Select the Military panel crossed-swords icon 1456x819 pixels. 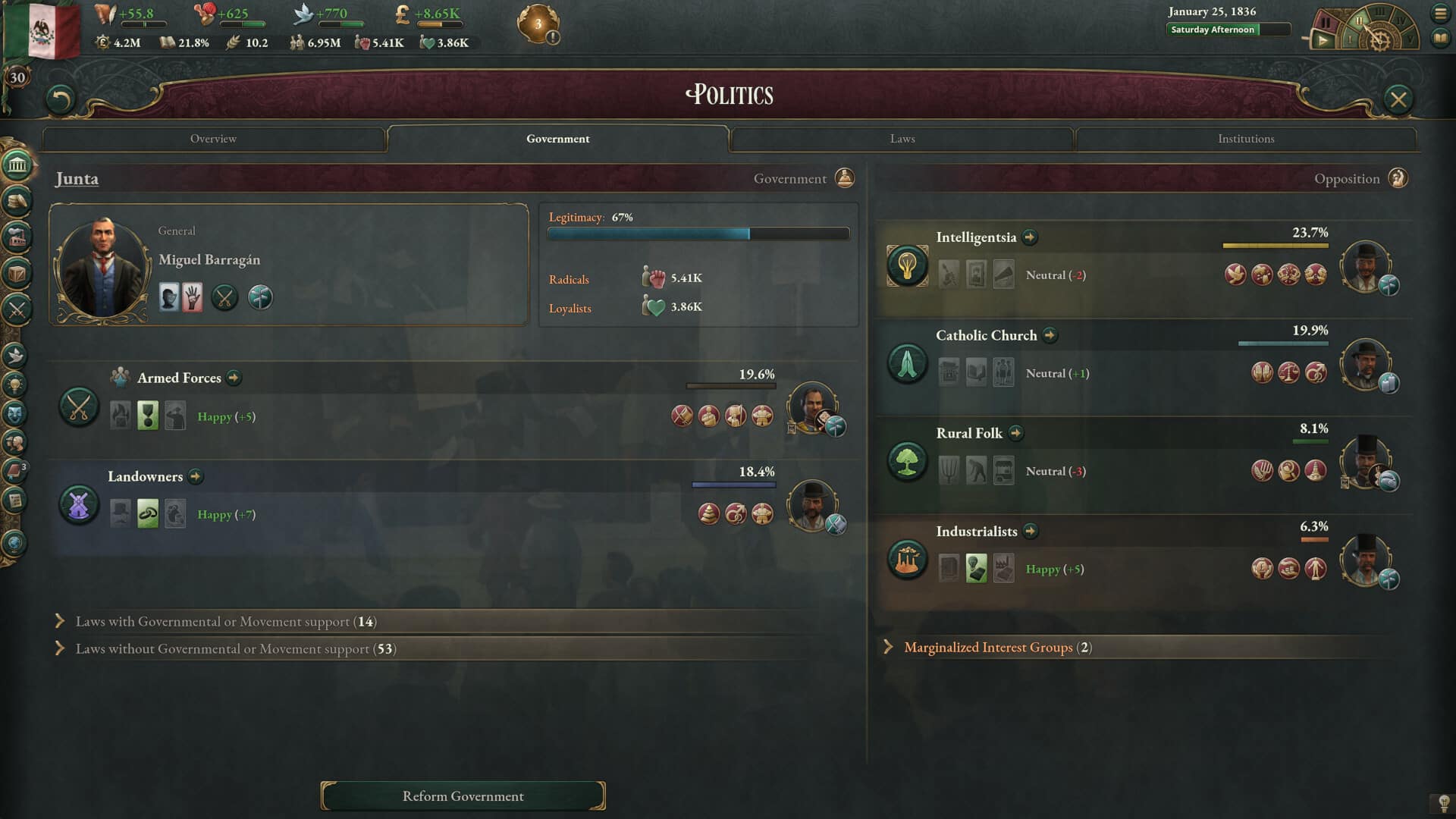(15, 308)
